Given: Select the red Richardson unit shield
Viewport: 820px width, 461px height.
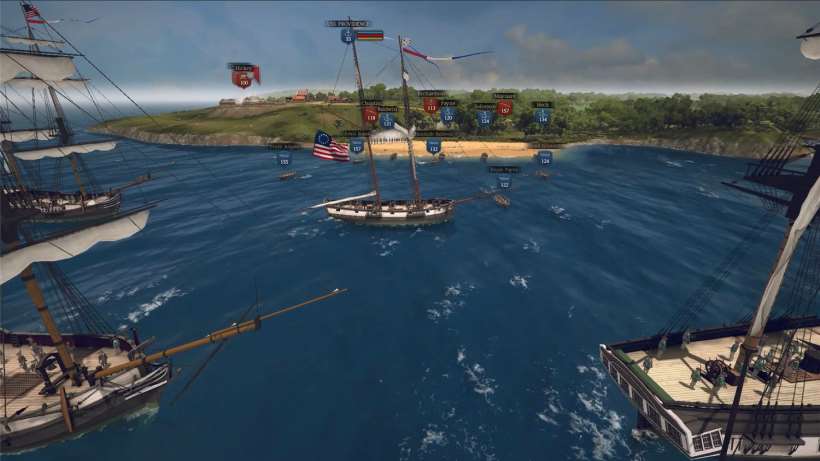Looking at the screenshot, I should click(x=430, y=104).
